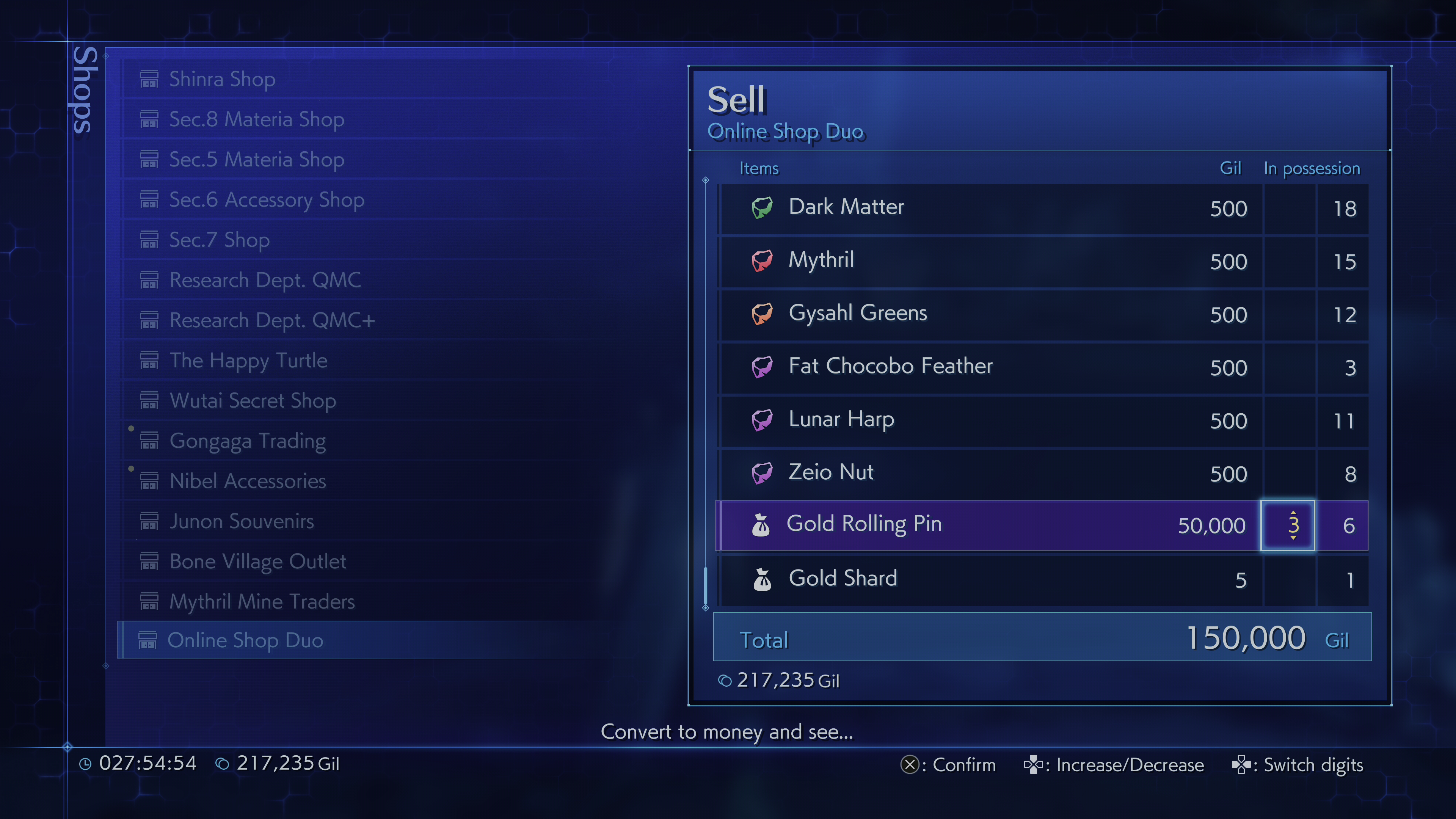Click the Lunar Harp item
This screenshot has width=1456, height=819.
841,420
